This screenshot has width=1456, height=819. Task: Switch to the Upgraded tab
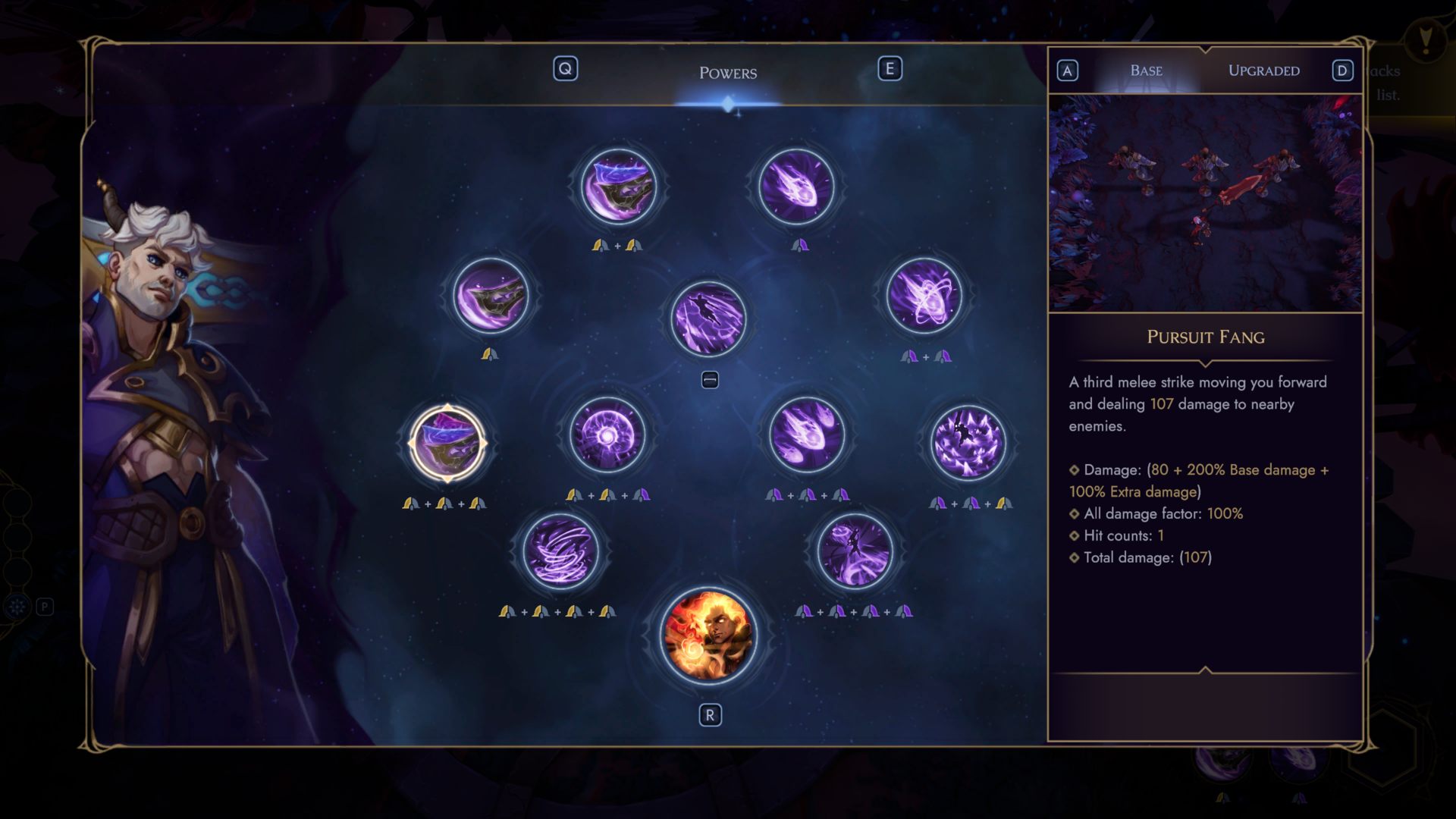1263,71
